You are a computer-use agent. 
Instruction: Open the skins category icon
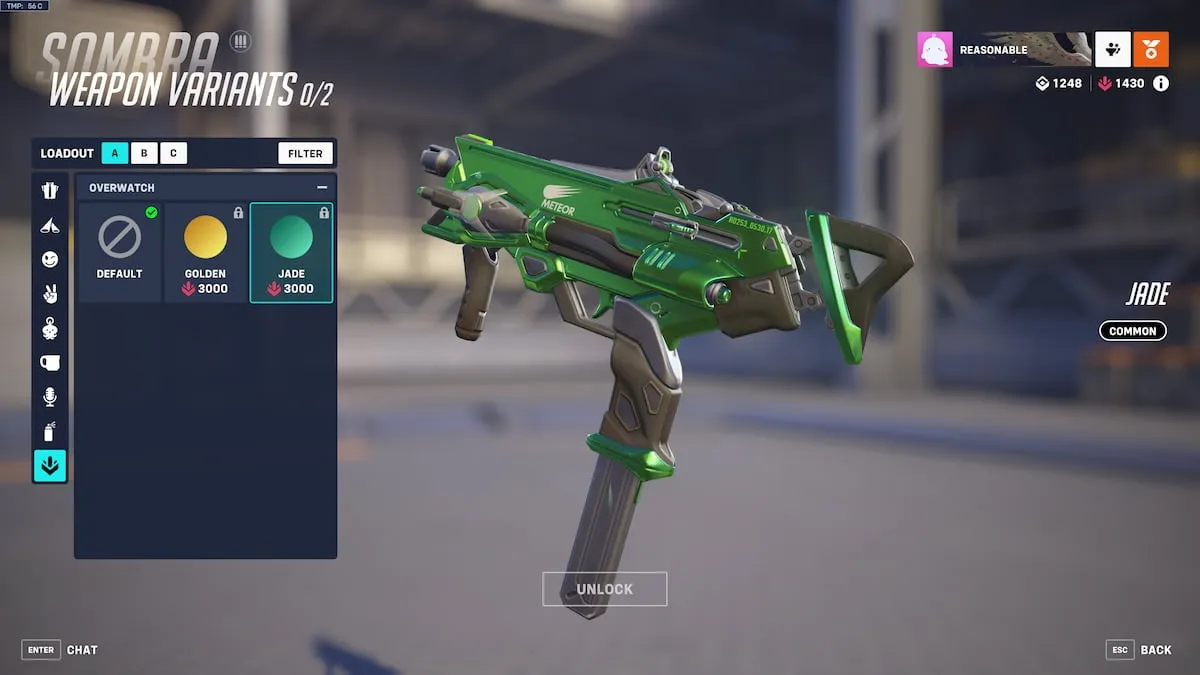[50, 190]
